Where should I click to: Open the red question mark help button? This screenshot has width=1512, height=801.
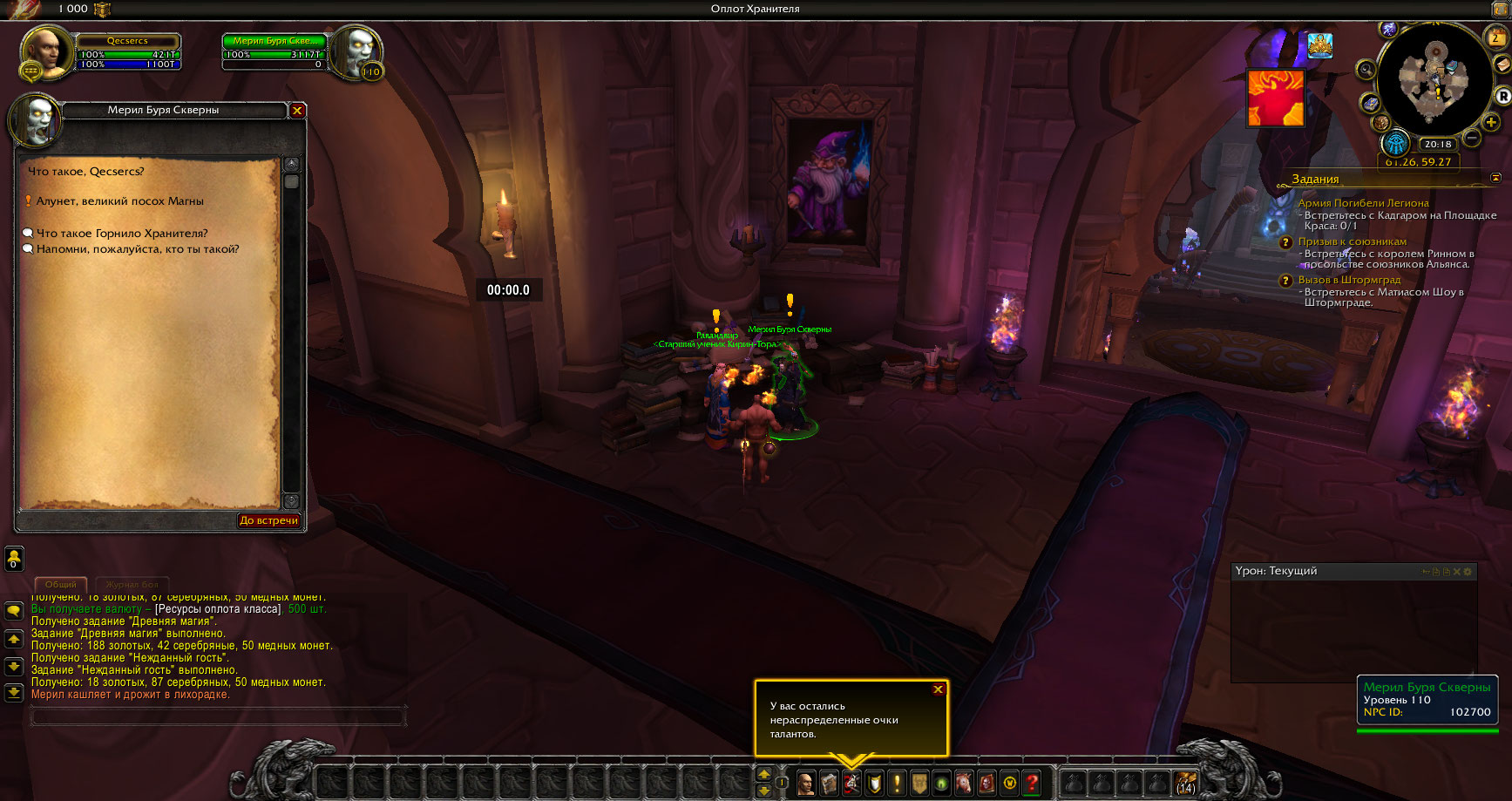pos(1032,783)
